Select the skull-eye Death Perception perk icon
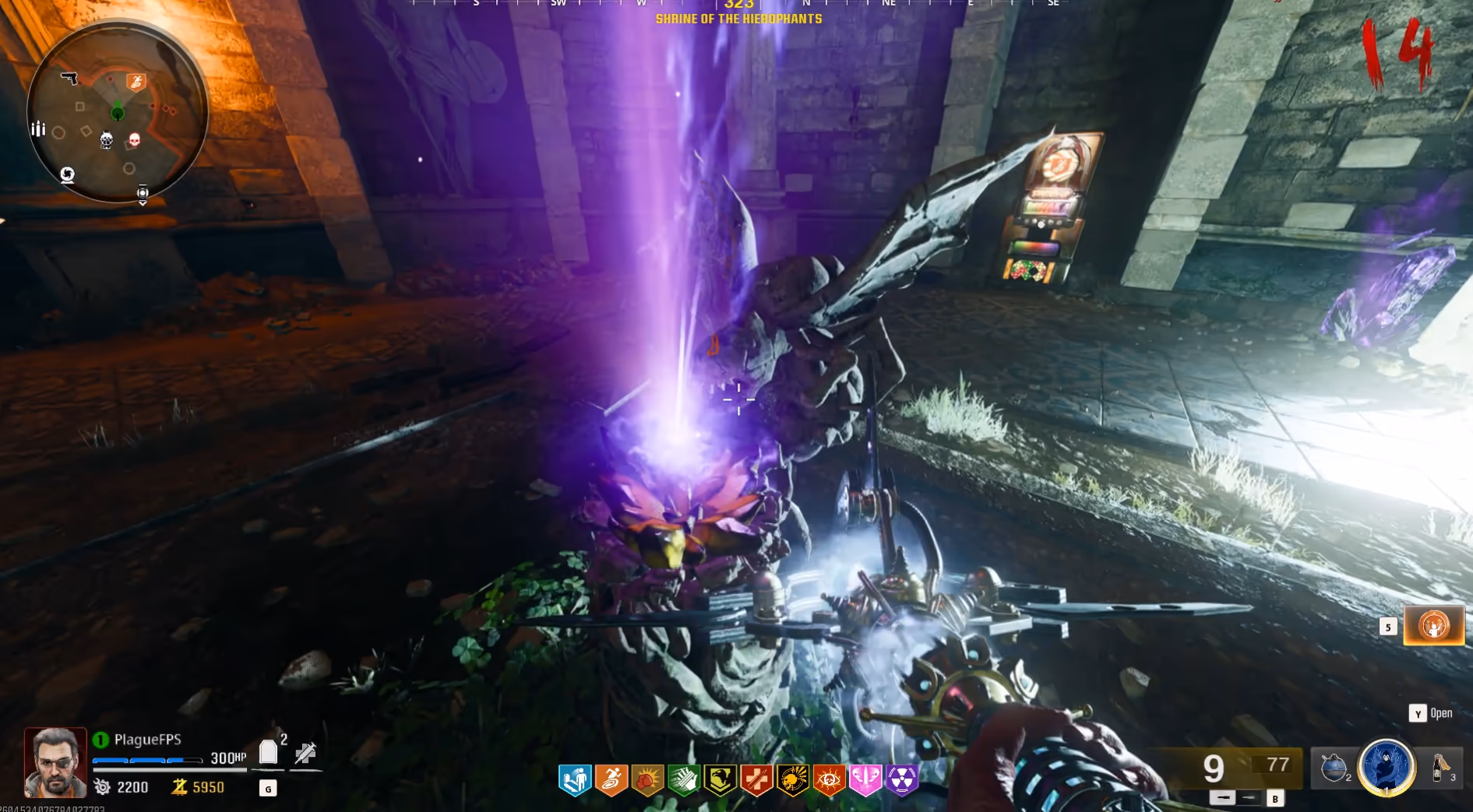This screenshot has width=1473, height=812. pyautogui.click(x=829, y=779)
